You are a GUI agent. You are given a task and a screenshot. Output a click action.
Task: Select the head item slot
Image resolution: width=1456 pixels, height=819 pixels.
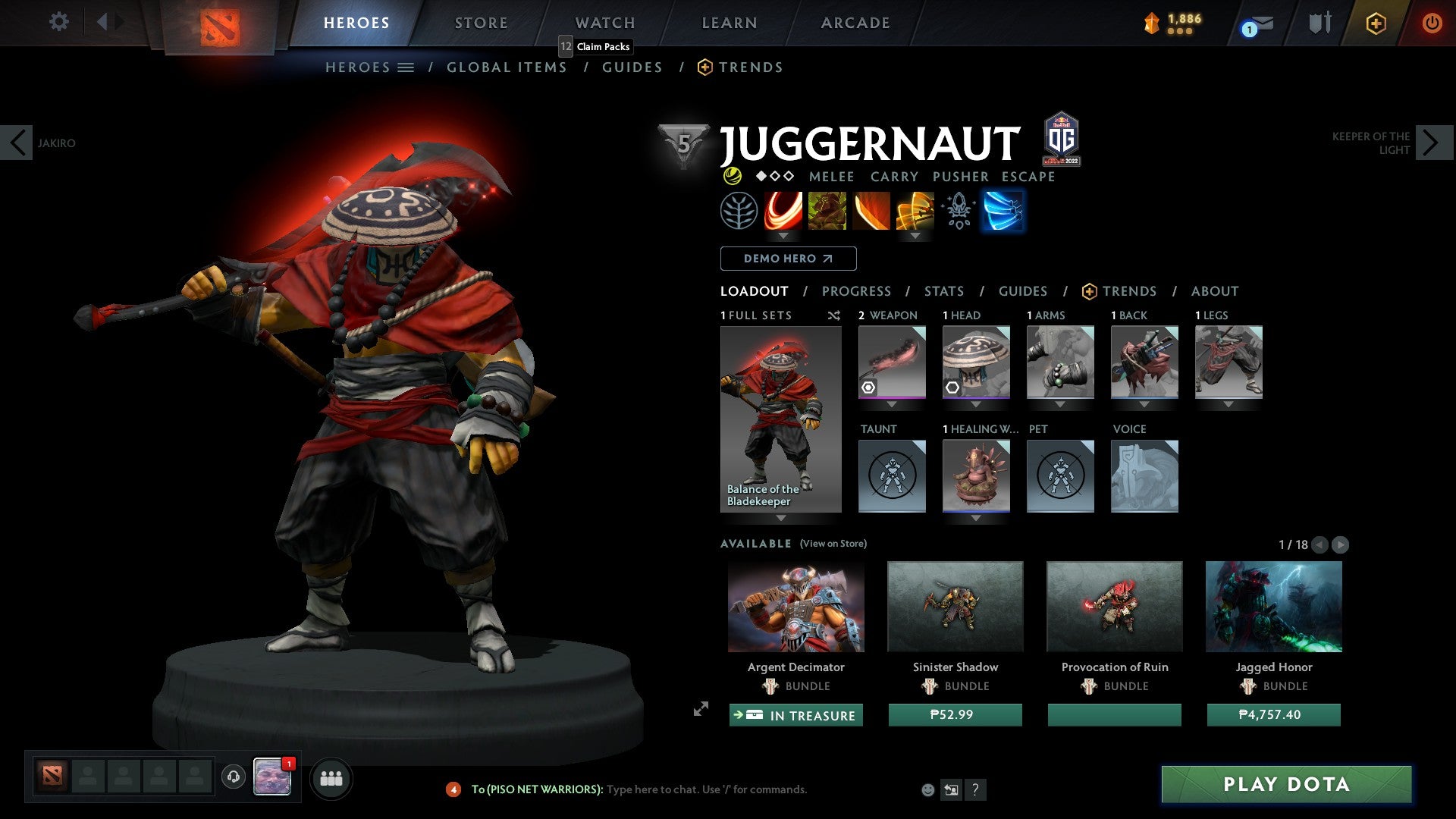click(x=976, y=362)
